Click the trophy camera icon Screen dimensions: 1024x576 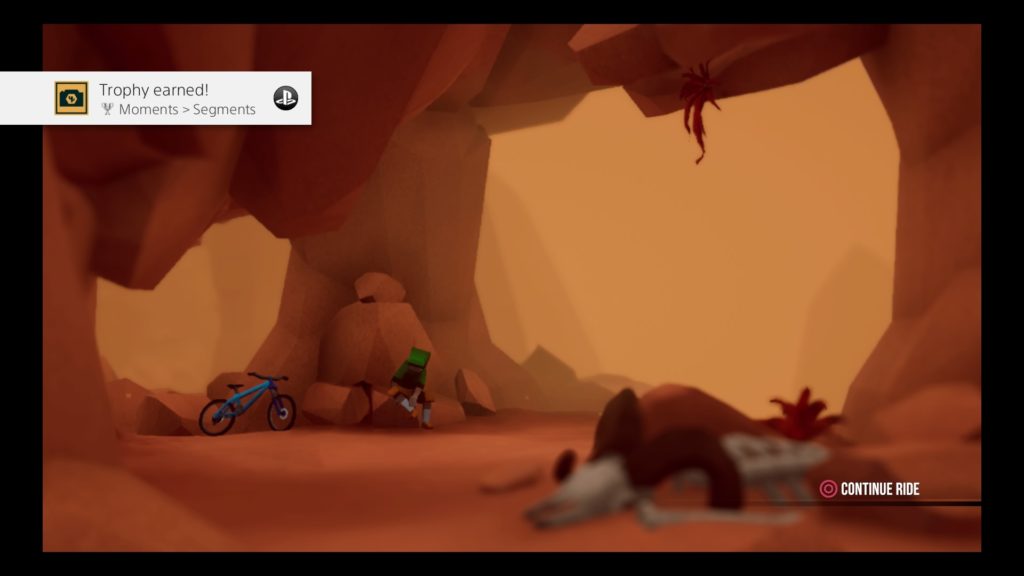(71, 98)
